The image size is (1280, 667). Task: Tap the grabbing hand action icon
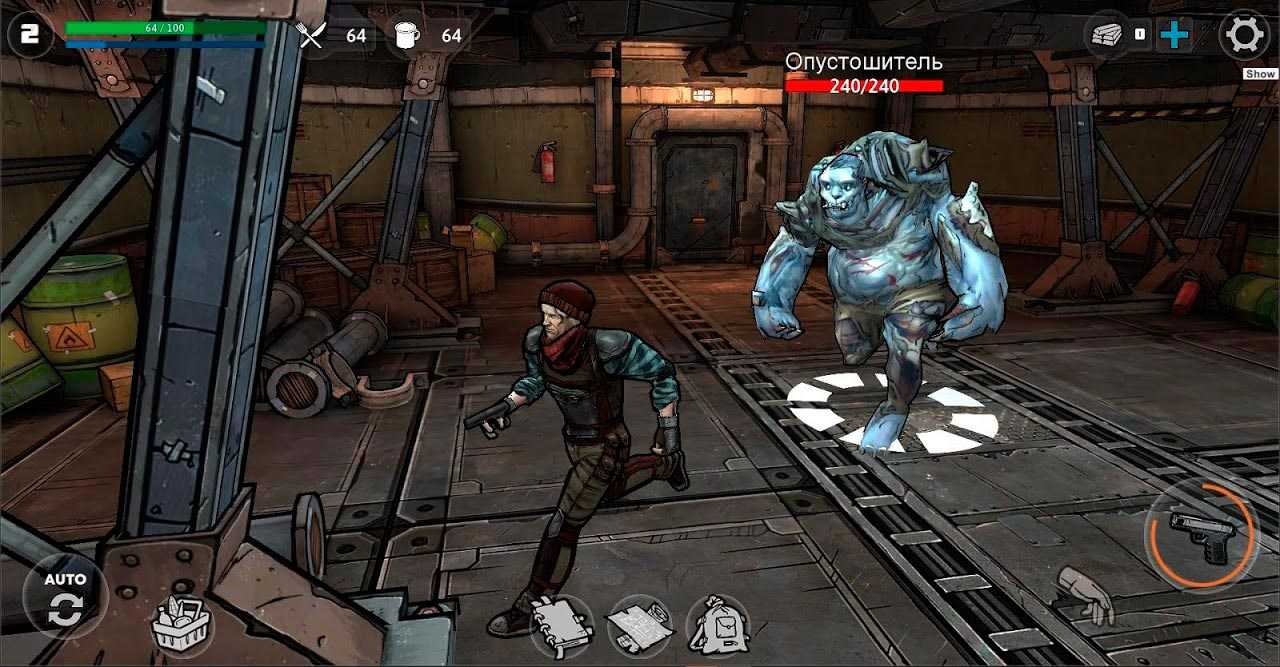[x=1085, y=594]
